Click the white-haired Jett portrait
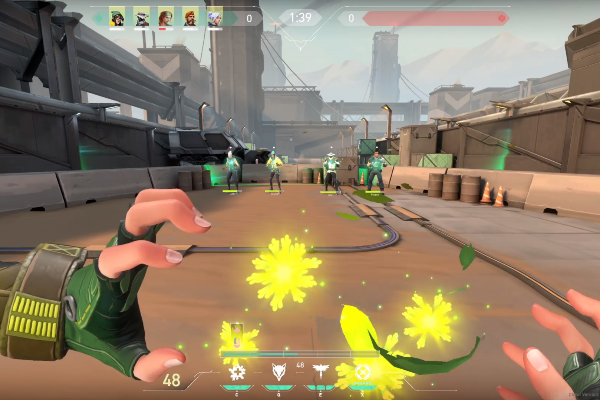This screenshot has width=600, height=400. tap(214, 18)
